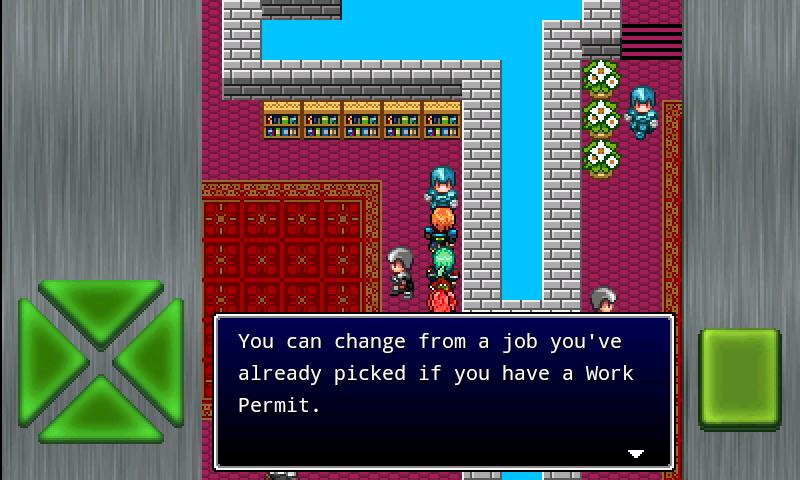
Task: Tap the down arrow on the D-pad
Action: 100,412
